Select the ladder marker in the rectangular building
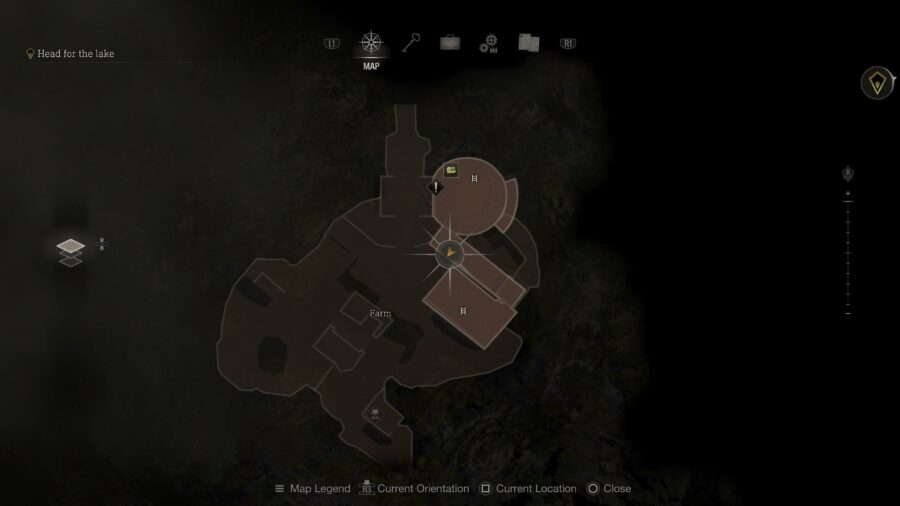The image size is (900, 506). 463,311
